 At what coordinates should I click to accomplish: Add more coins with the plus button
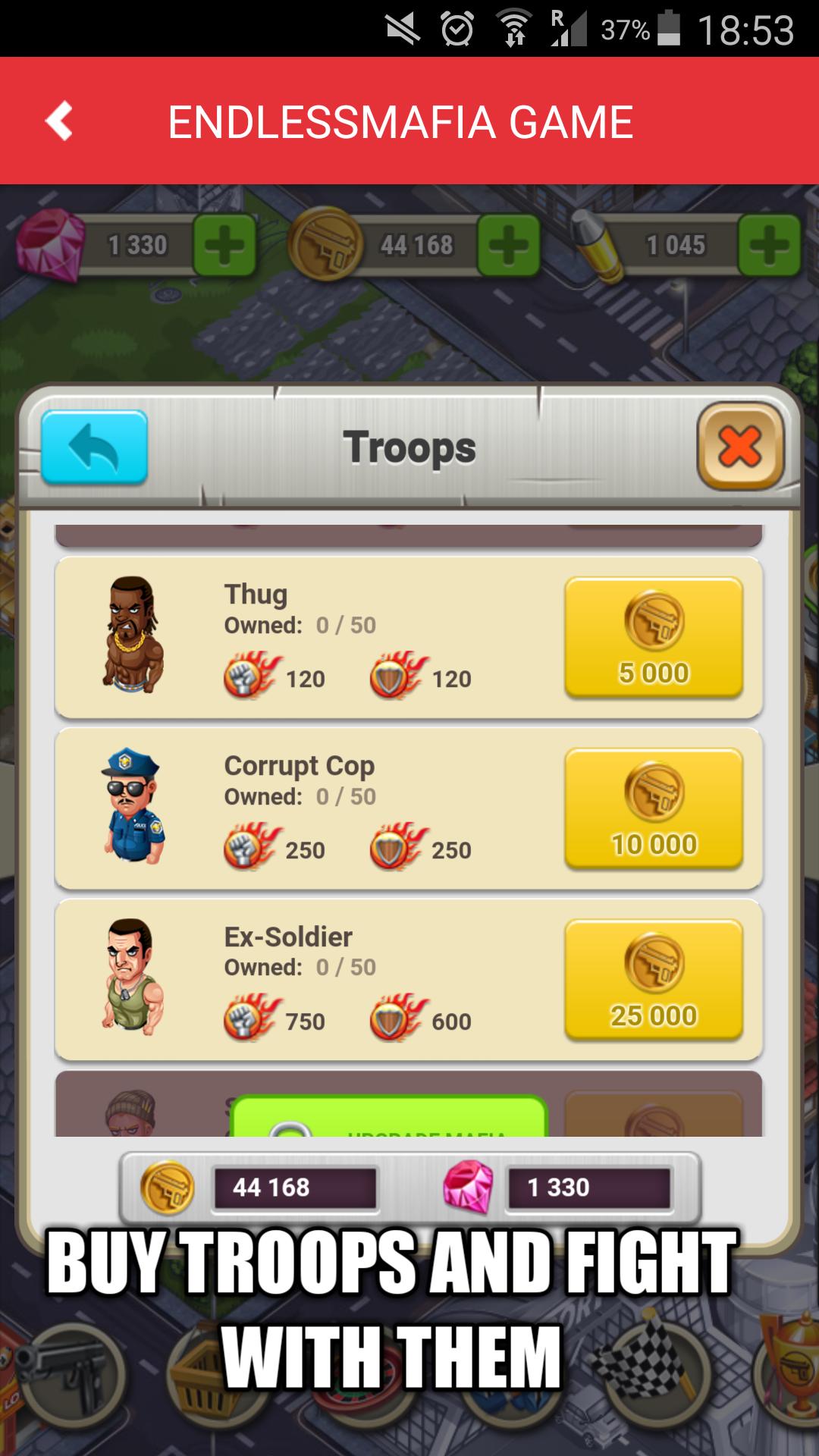click(508, 245)
